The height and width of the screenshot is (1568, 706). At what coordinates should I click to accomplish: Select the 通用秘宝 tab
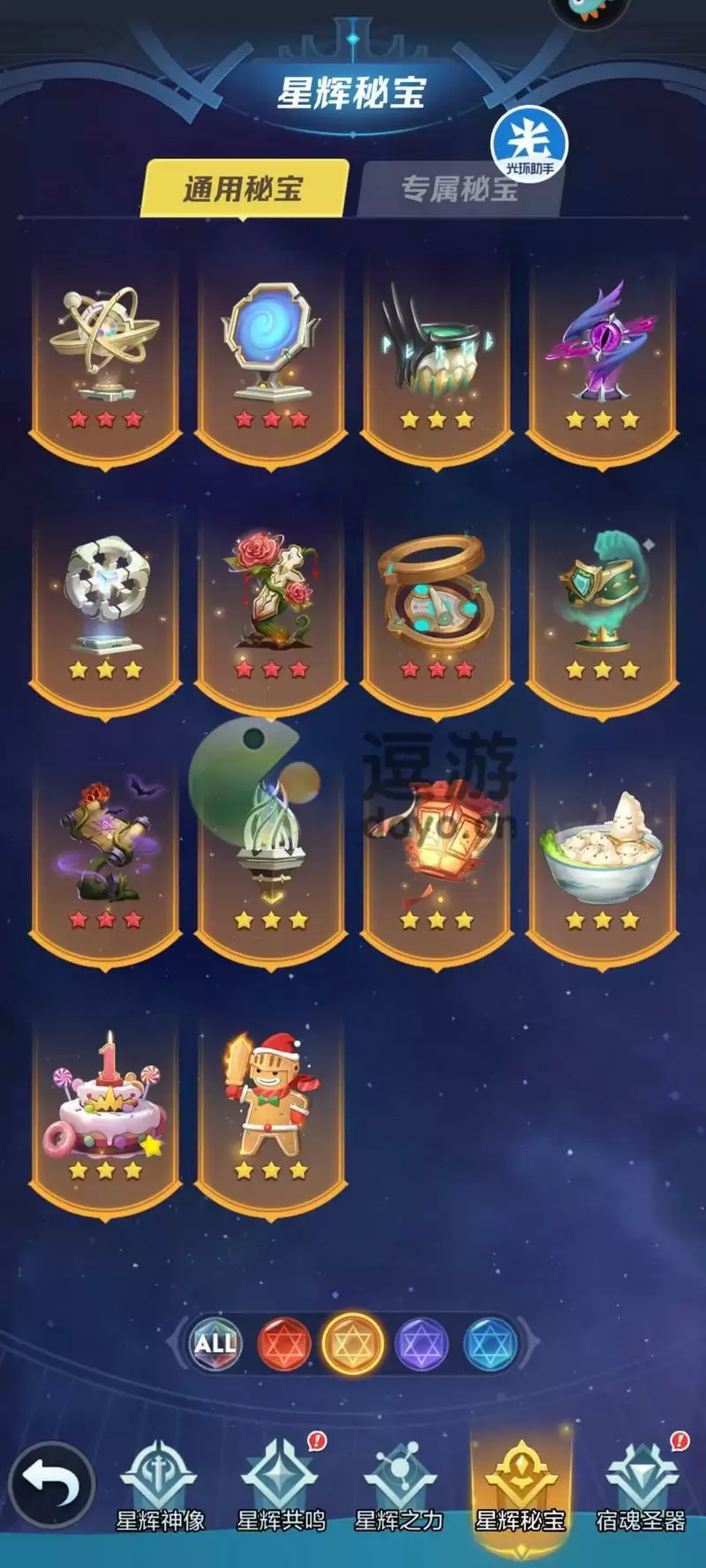point(244,189)
